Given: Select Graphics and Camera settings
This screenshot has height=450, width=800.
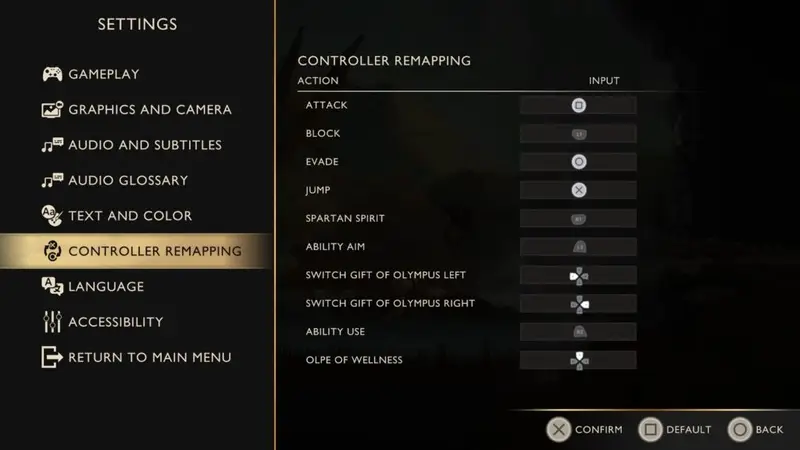Looking at the screenshot, I should point(149,109).
